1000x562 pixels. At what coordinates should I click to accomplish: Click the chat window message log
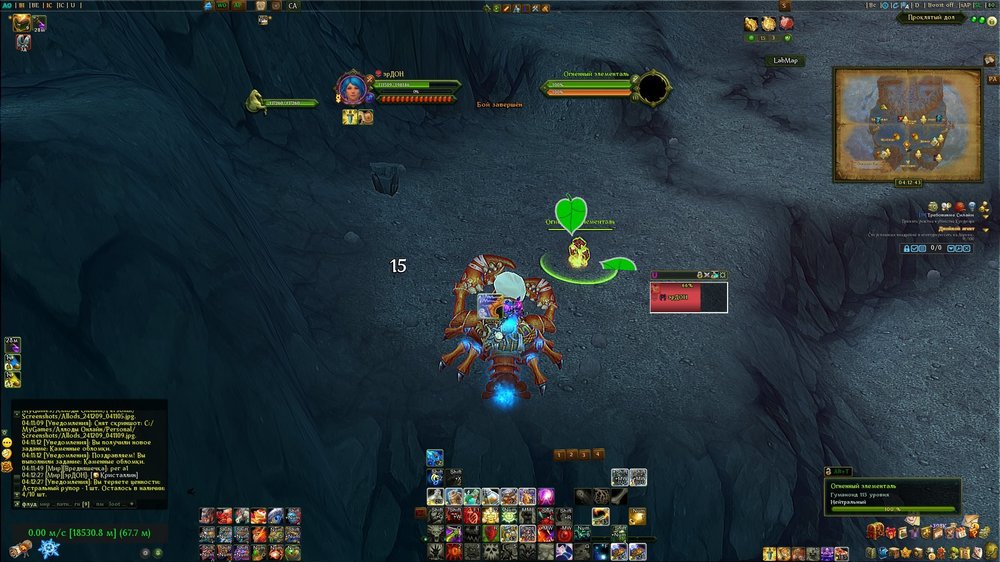[90, 450]
